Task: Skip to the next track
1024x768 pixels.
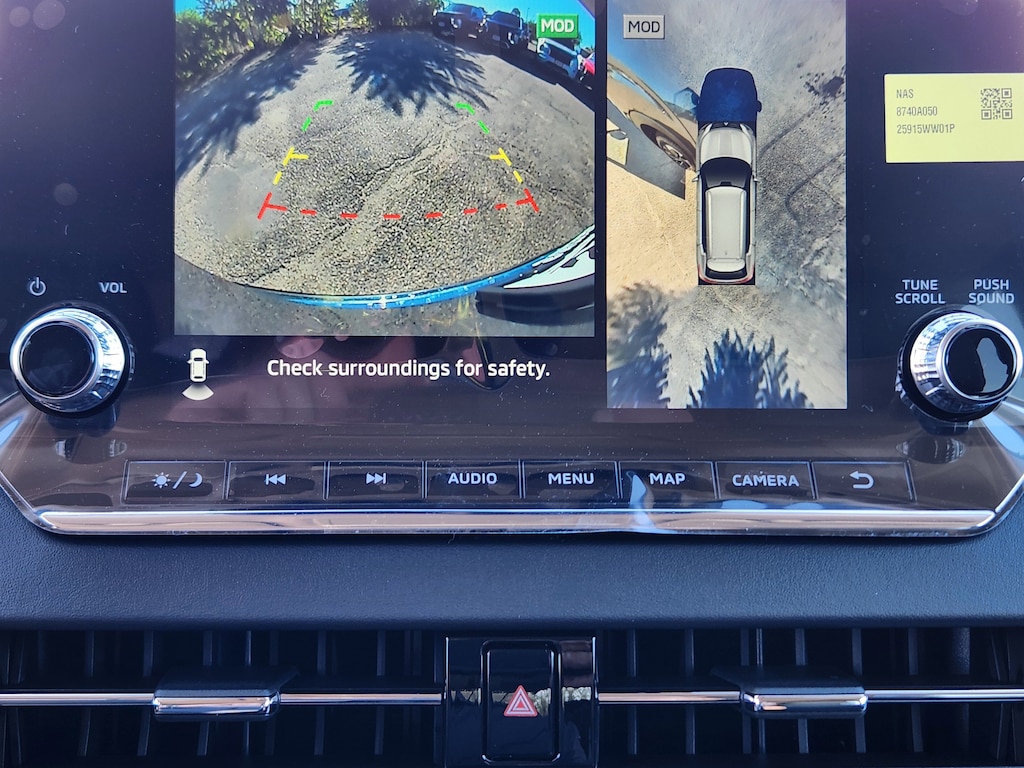Action: coord(375,480)
